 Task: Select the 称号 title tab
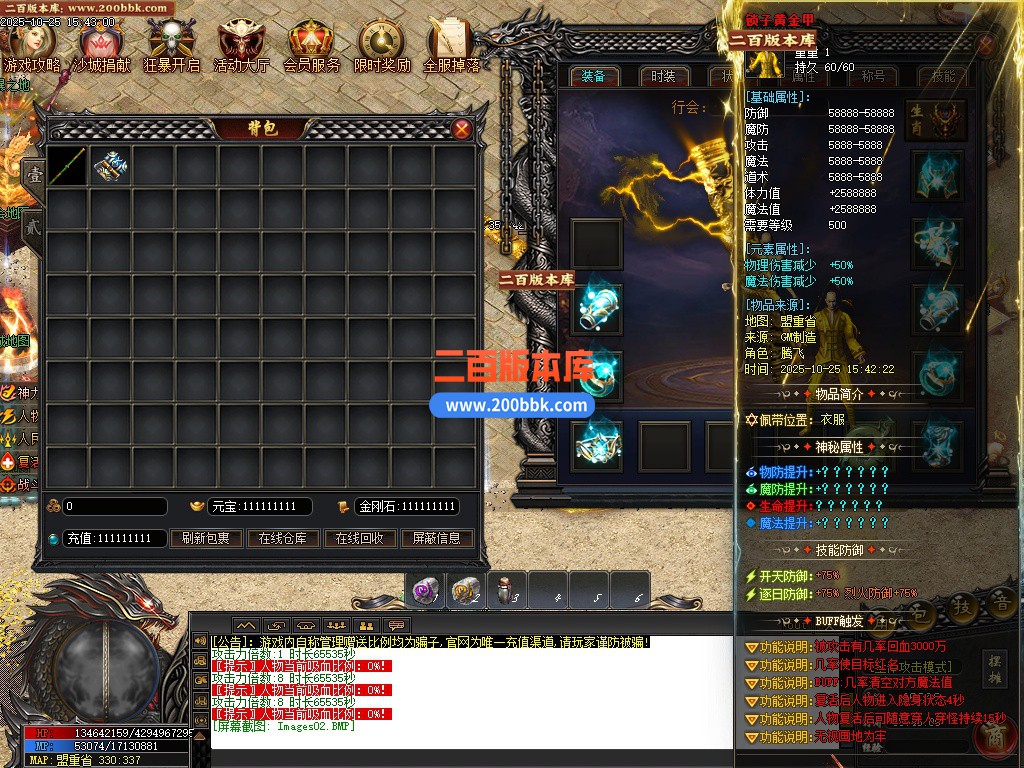coord(873,76)
